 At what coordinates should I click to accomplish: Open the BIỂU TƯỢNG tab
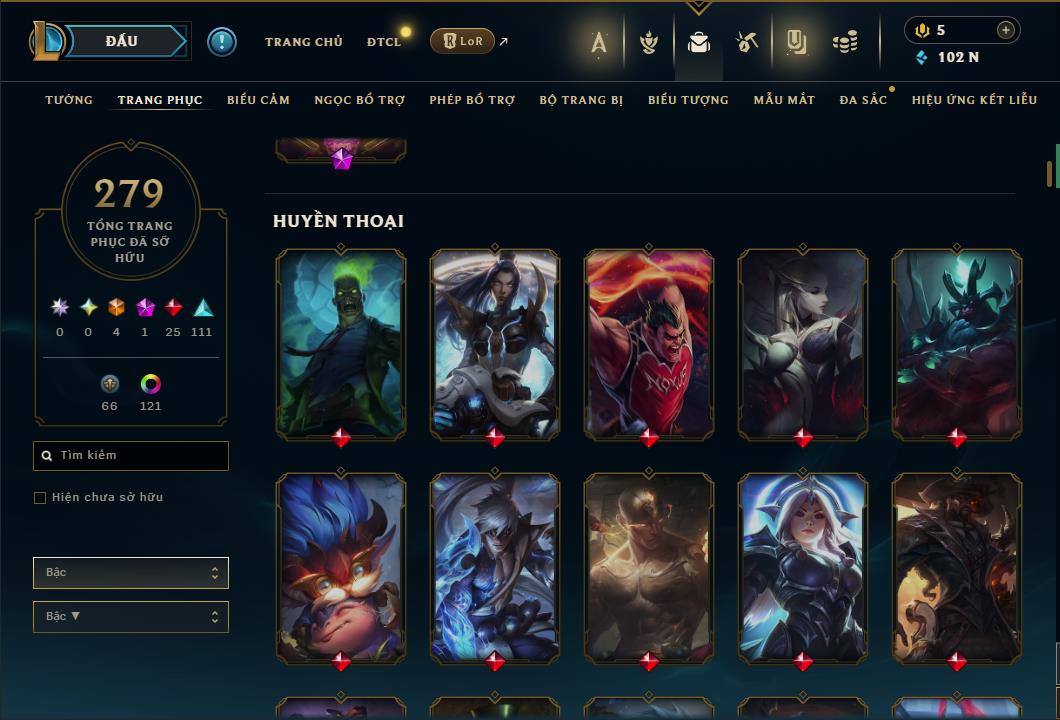(x=688, y=100)
